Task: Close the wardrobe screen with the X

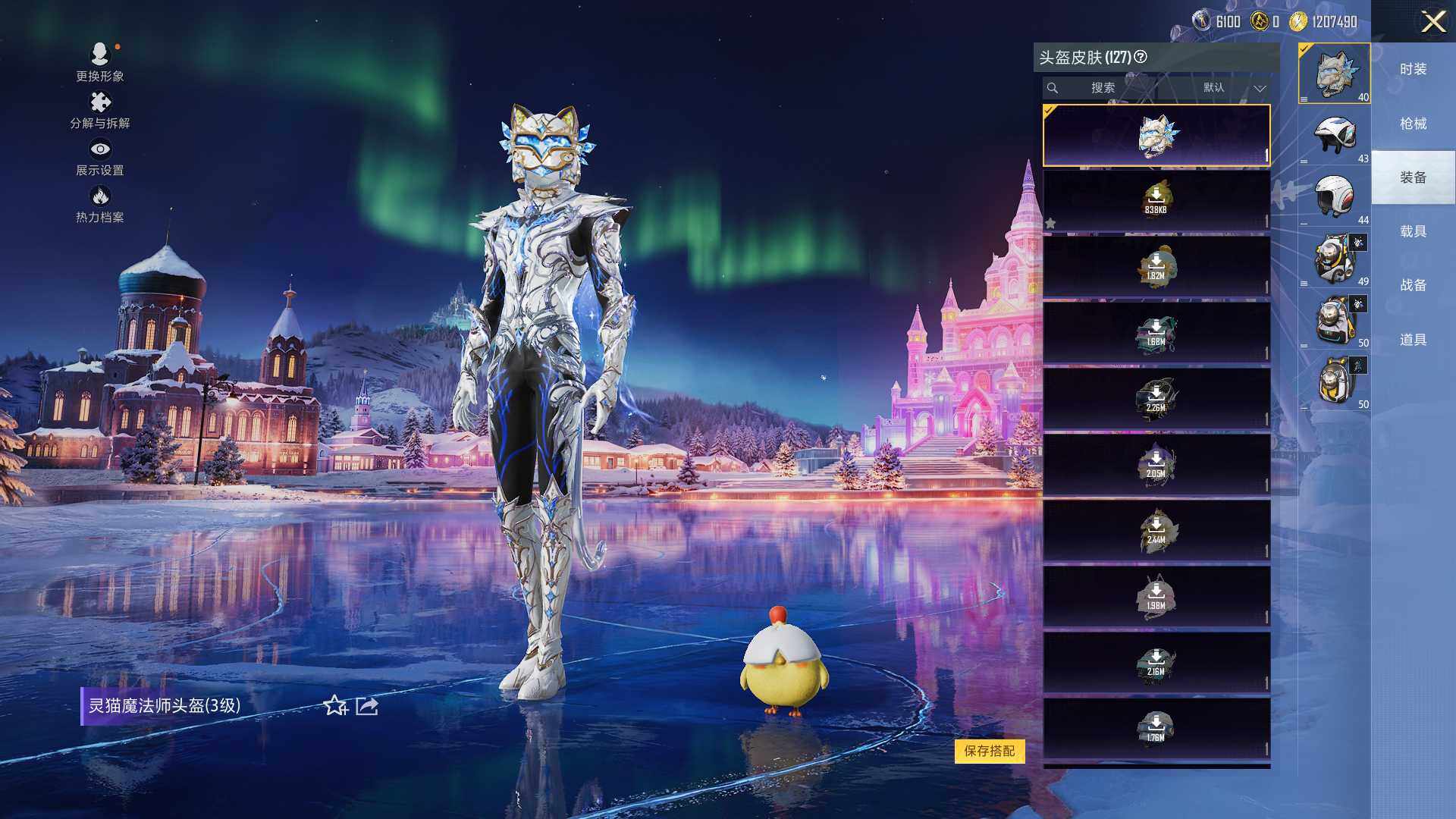Action: click(x=1432, y=21)
